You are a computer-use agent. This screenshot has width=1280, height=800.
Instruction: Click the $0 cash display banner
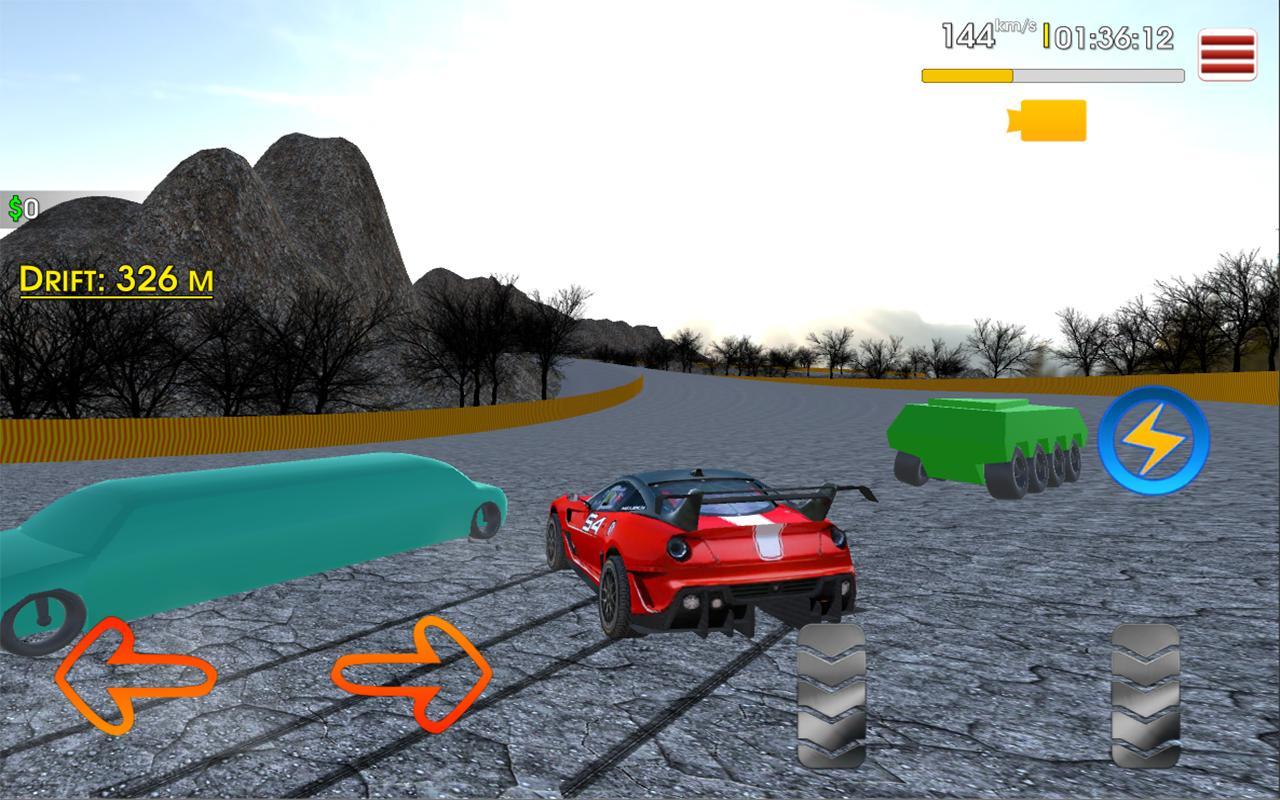(x=30, y=209)
